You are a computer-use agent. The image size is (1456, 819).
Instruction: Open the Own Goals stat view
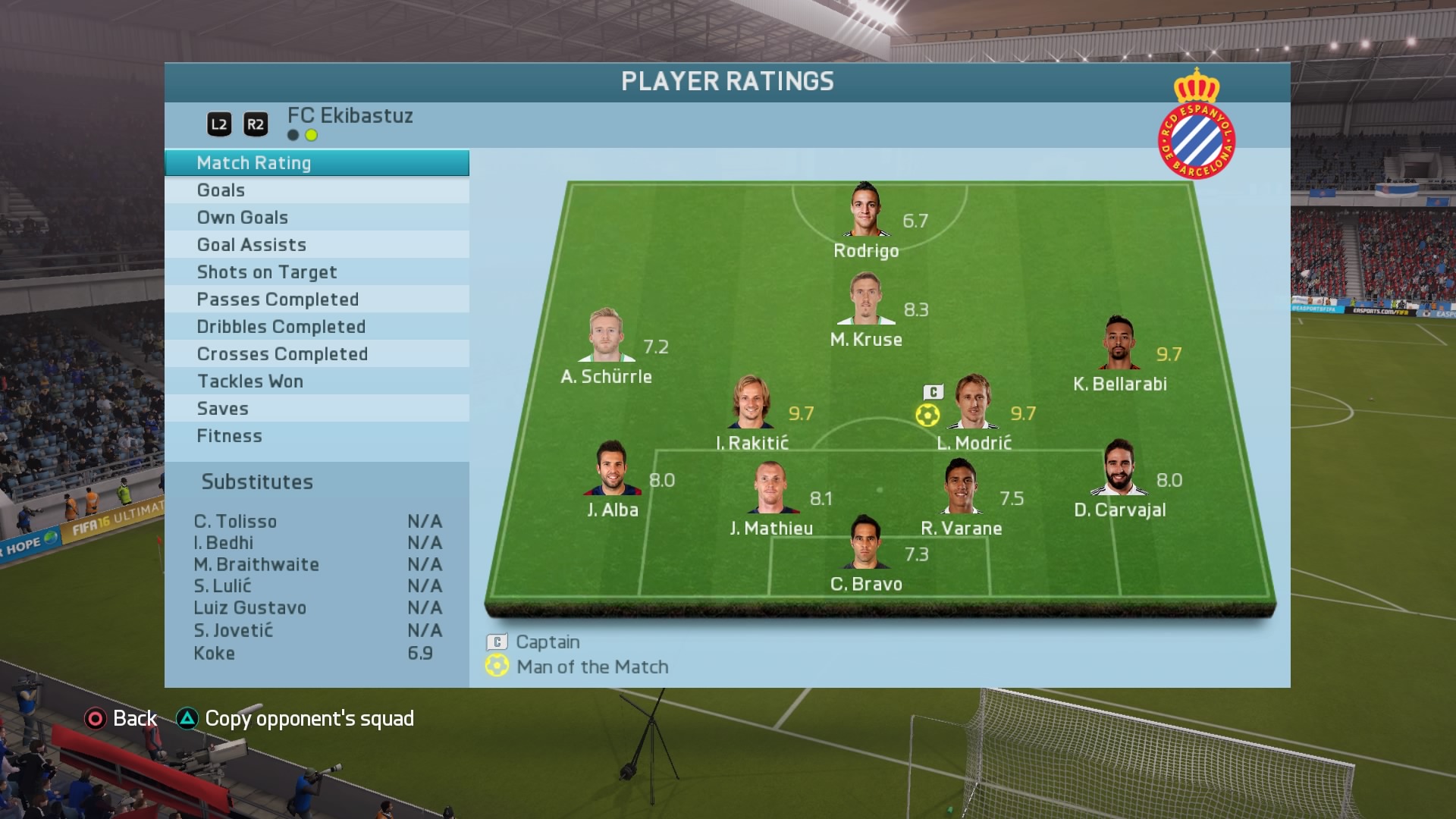(316, 218)
